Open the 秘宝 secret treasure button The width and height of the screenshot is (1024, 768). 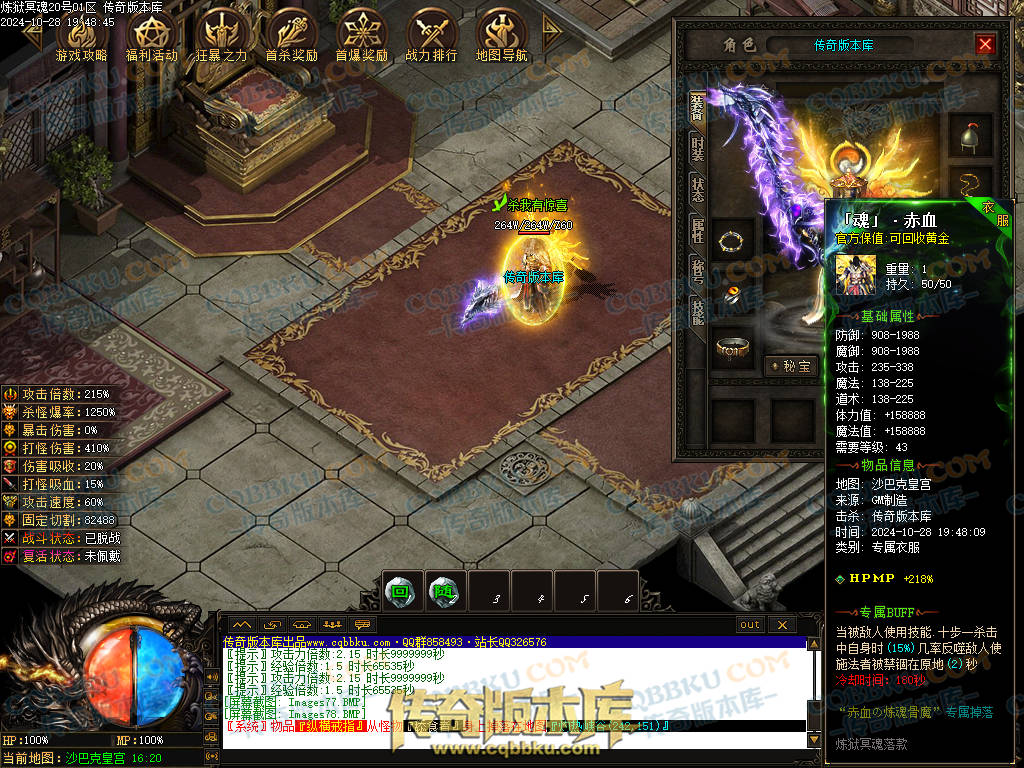point(790,366)
